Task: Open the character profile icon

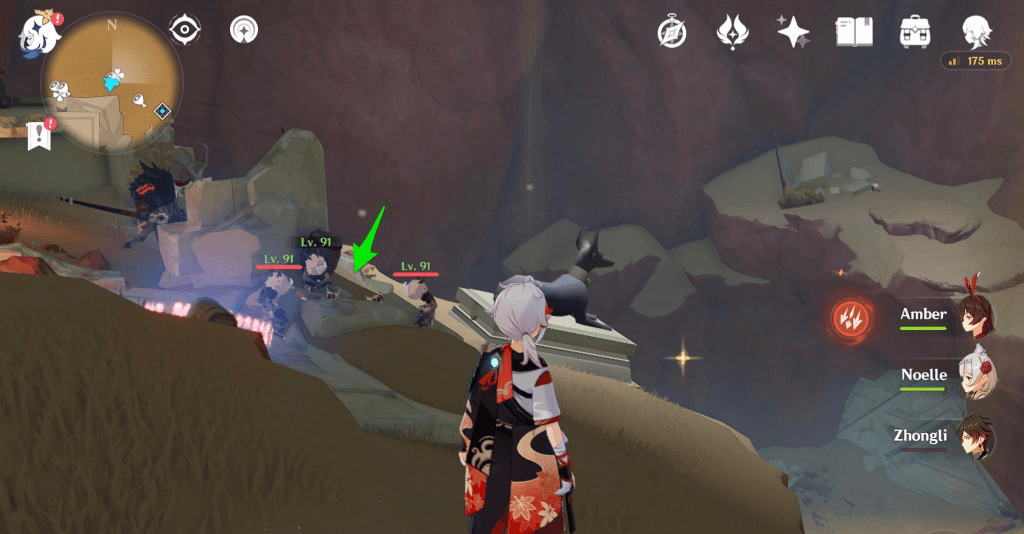Action: 976,31
